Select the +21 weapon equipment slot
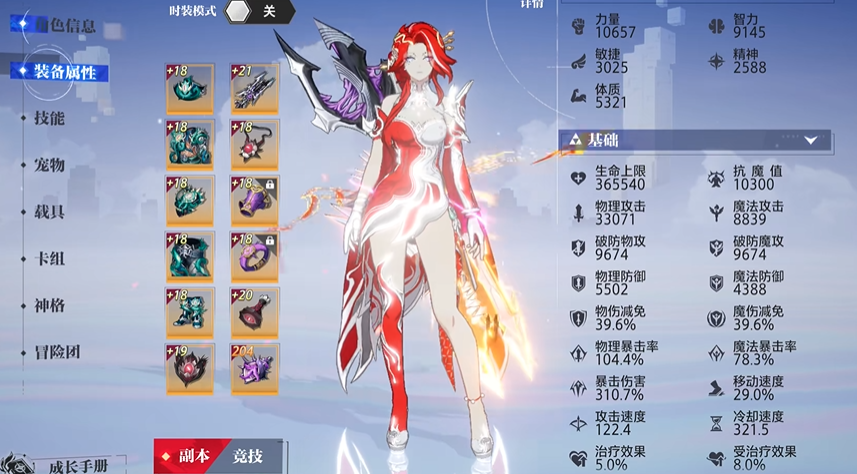The image size is (857, 474). [255, 90]
